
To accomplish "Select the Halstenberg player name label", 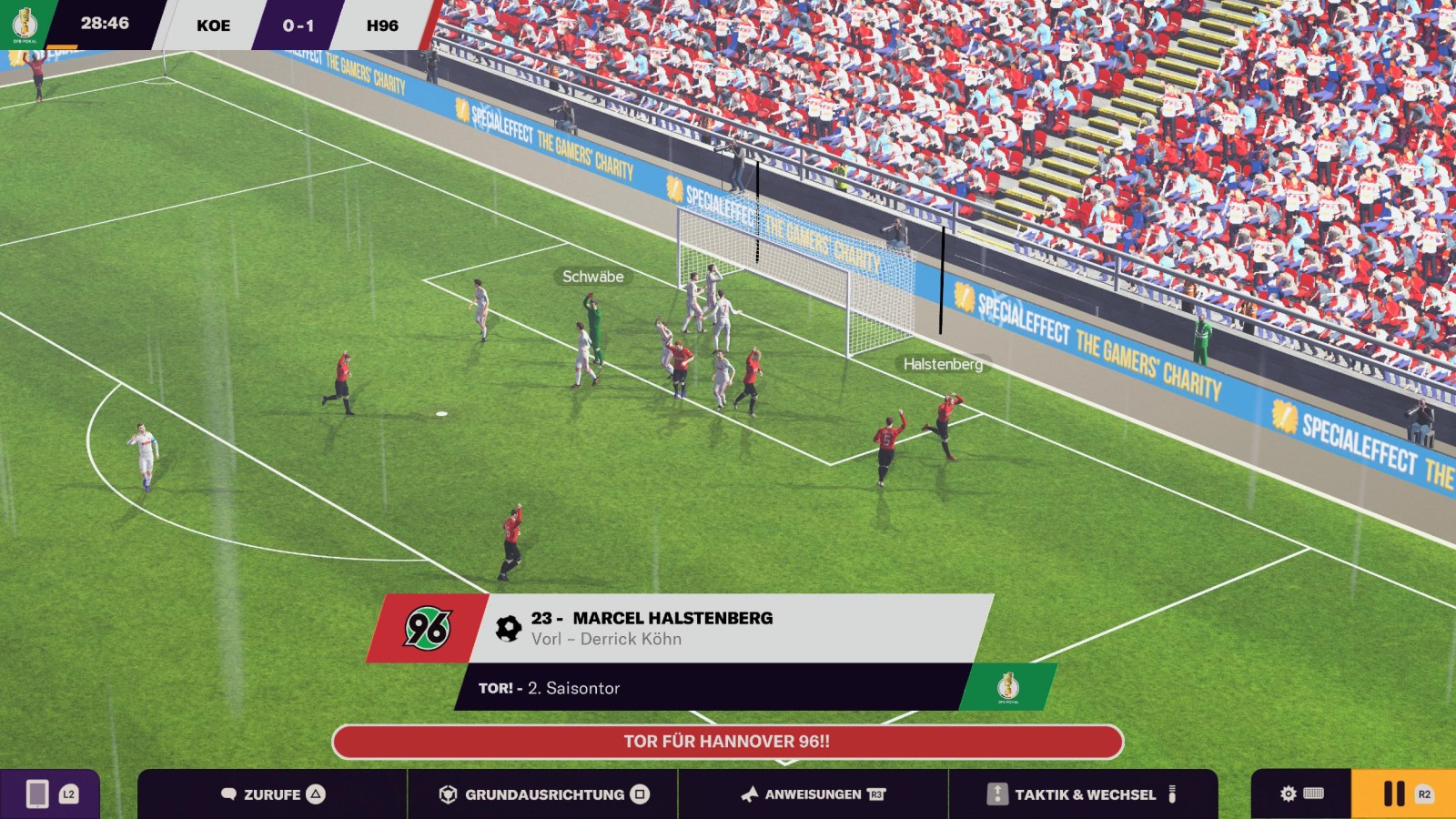I will point(943,364).
